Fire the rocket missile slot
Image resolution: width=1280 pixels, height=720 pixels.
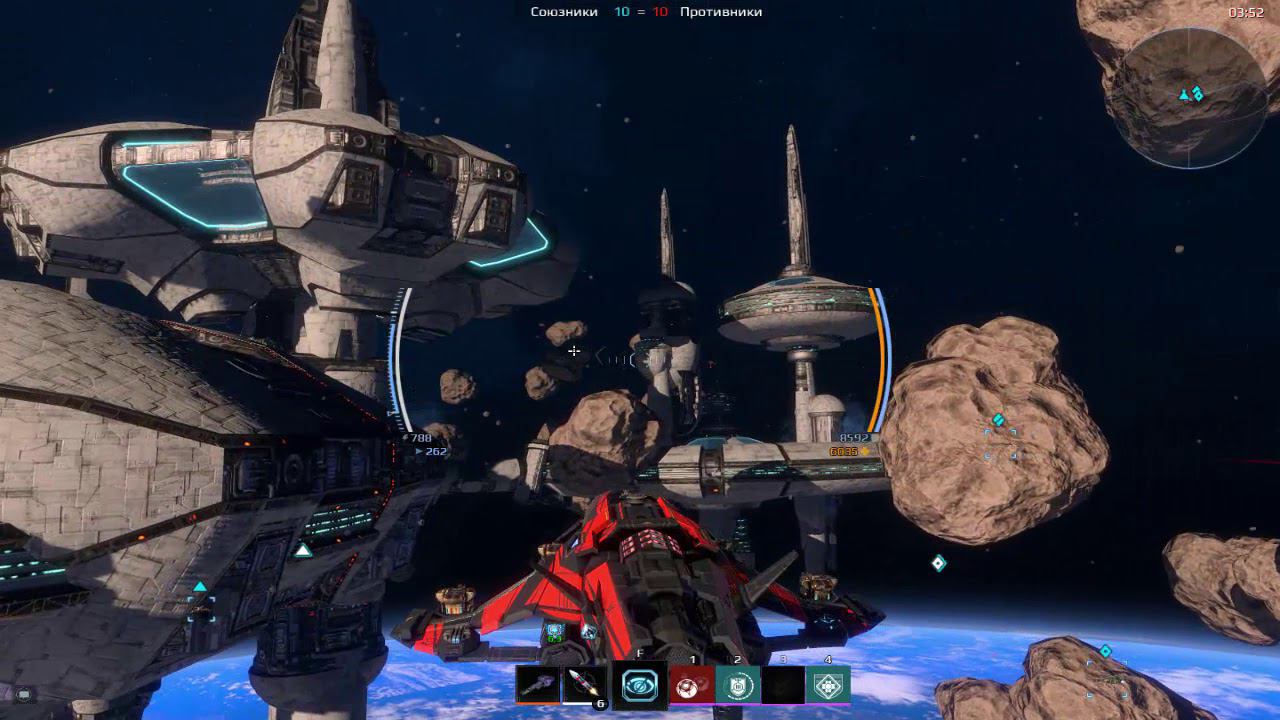click(584, 684)
